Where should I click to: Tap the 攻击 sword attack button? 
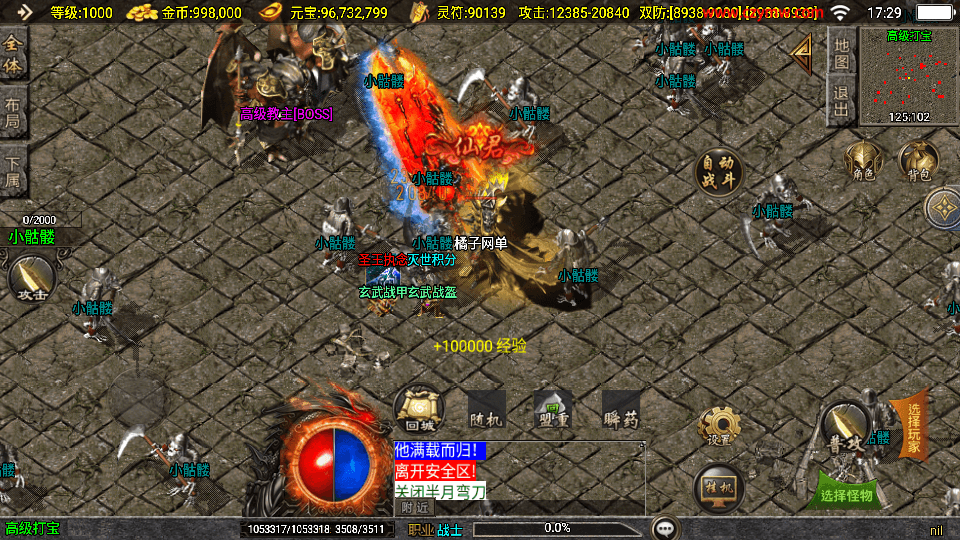point(32,279)
